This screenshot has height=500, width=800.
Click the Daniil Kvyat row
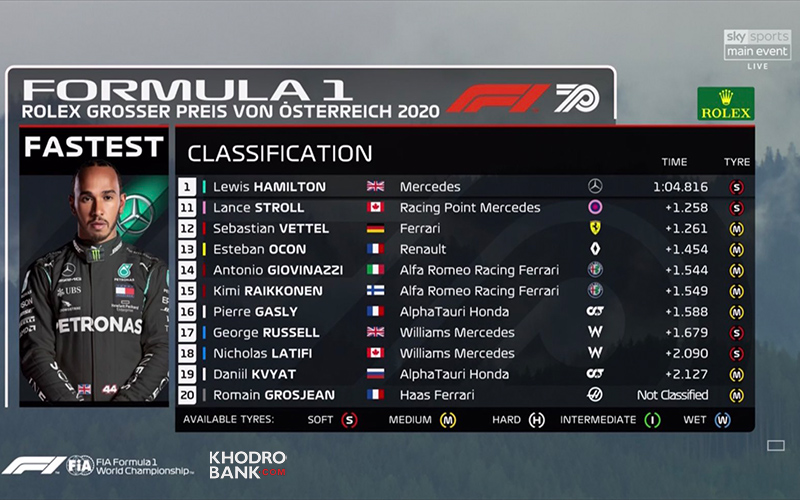(x=465, y=374)
